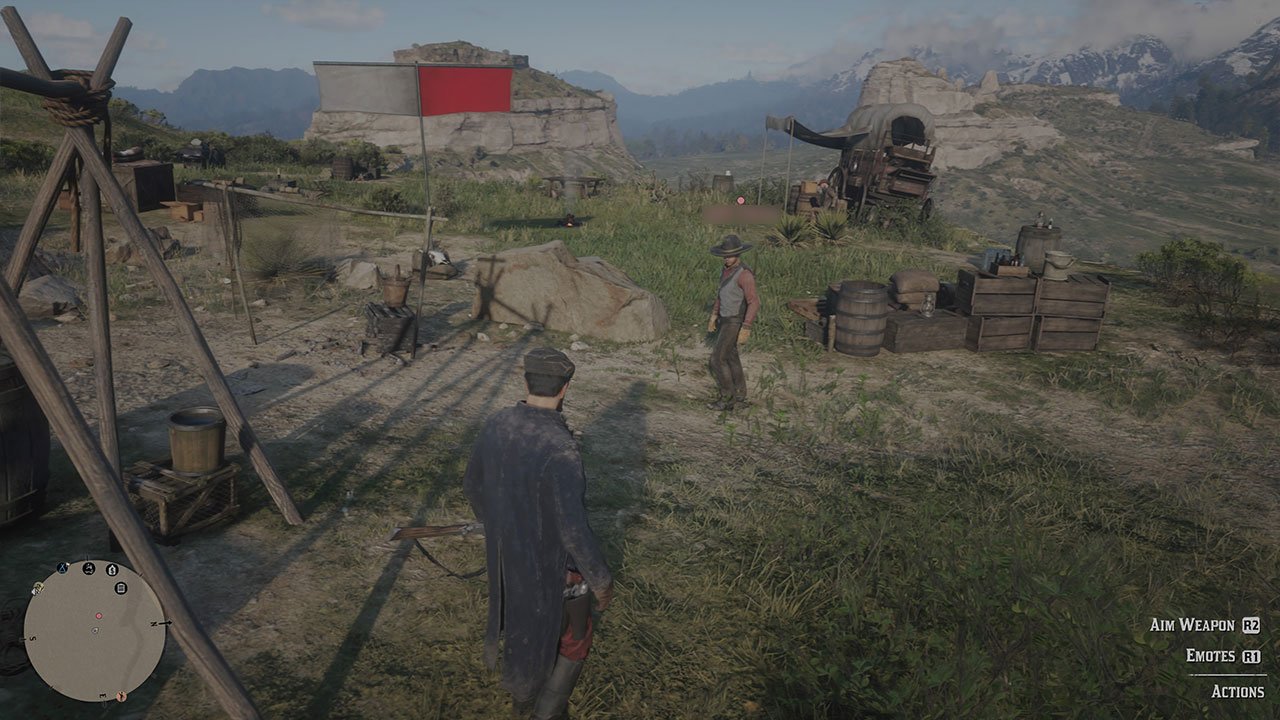This screenshot has width=1280, height=720.
Task: Select the blue scissors icon on the minimap
Action: click(61, 566)
